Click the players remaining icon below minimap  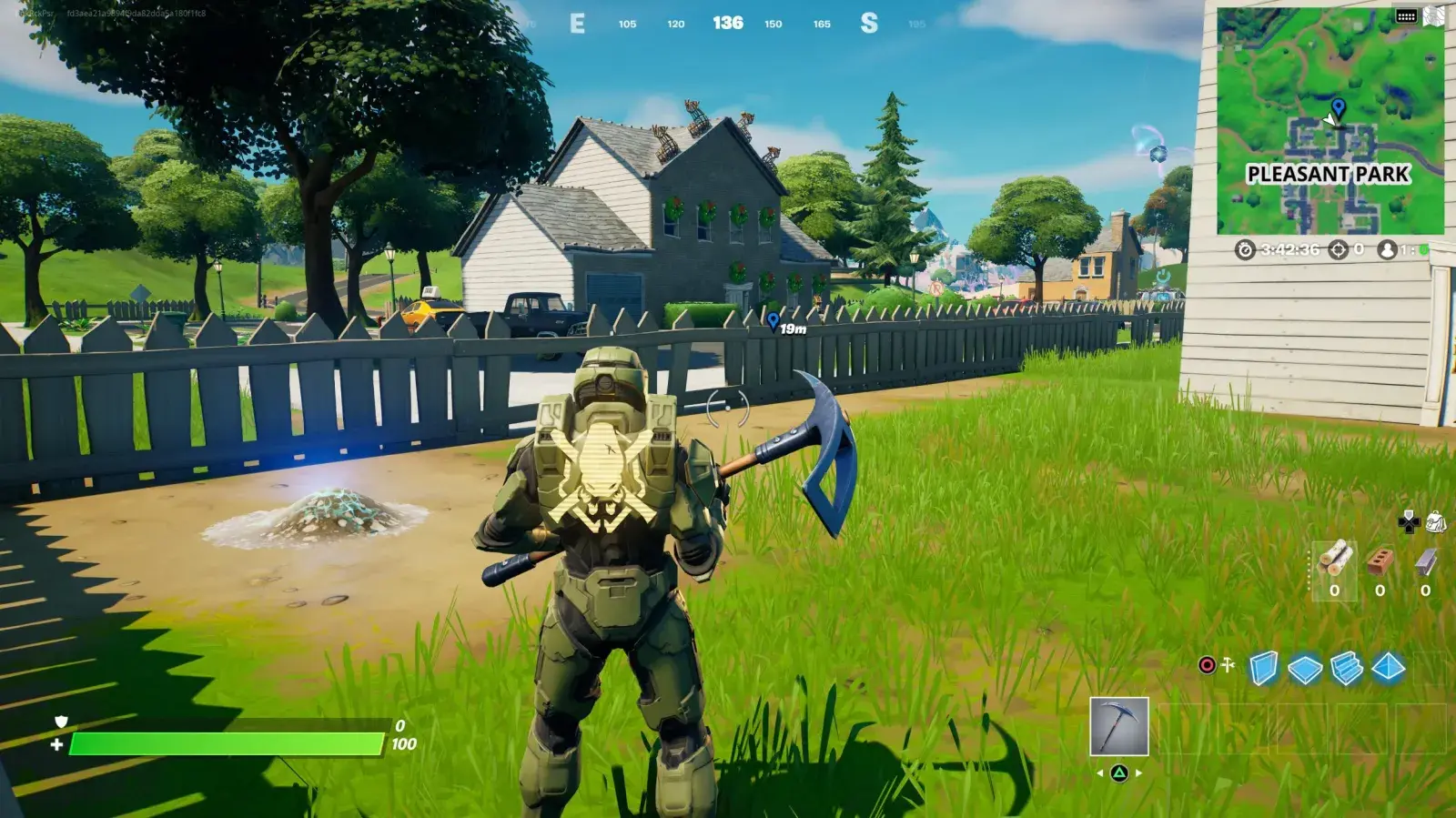pyautogui.click(x=1387, y=250)
